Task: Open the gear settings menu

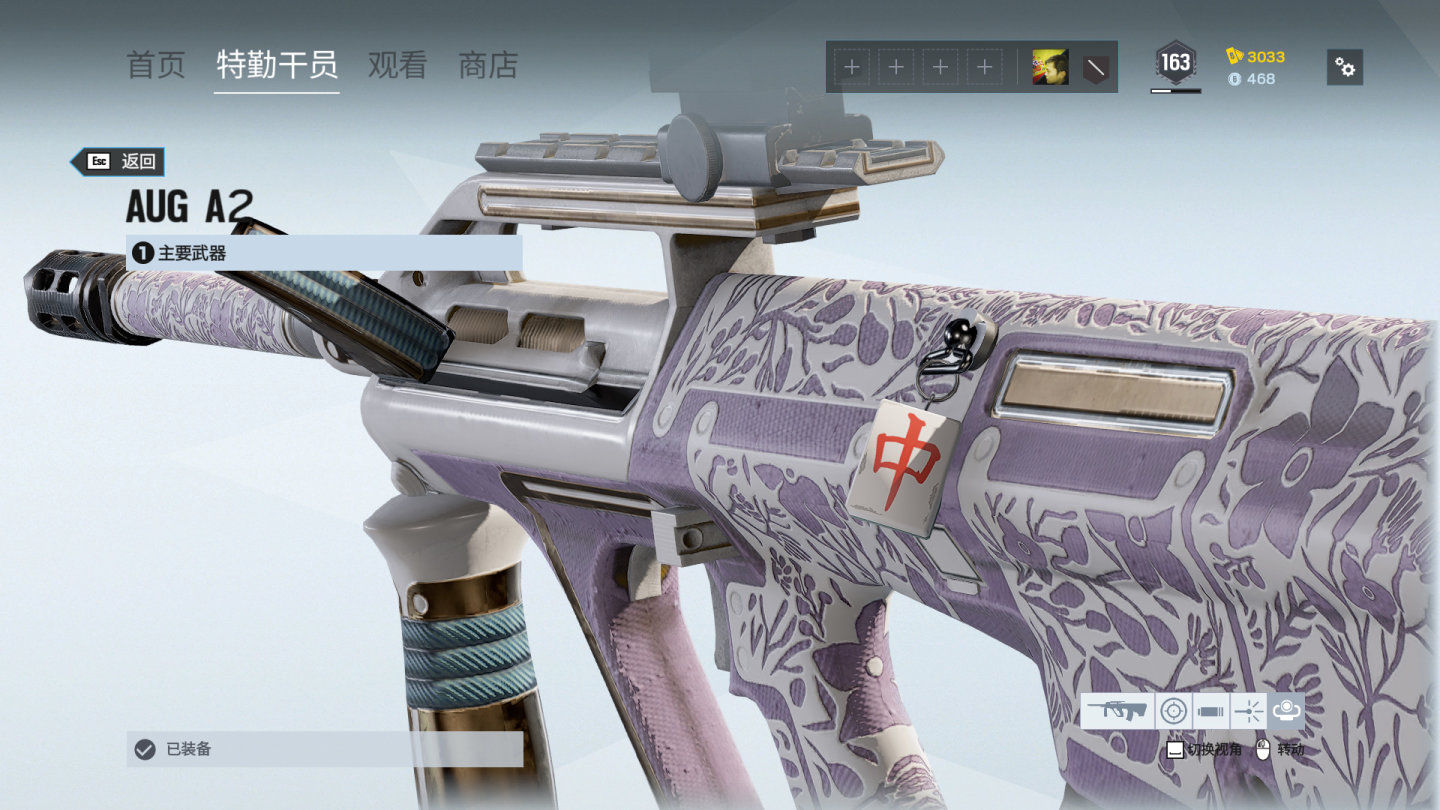Action: pyautogui.click(x=1345, y=67)
